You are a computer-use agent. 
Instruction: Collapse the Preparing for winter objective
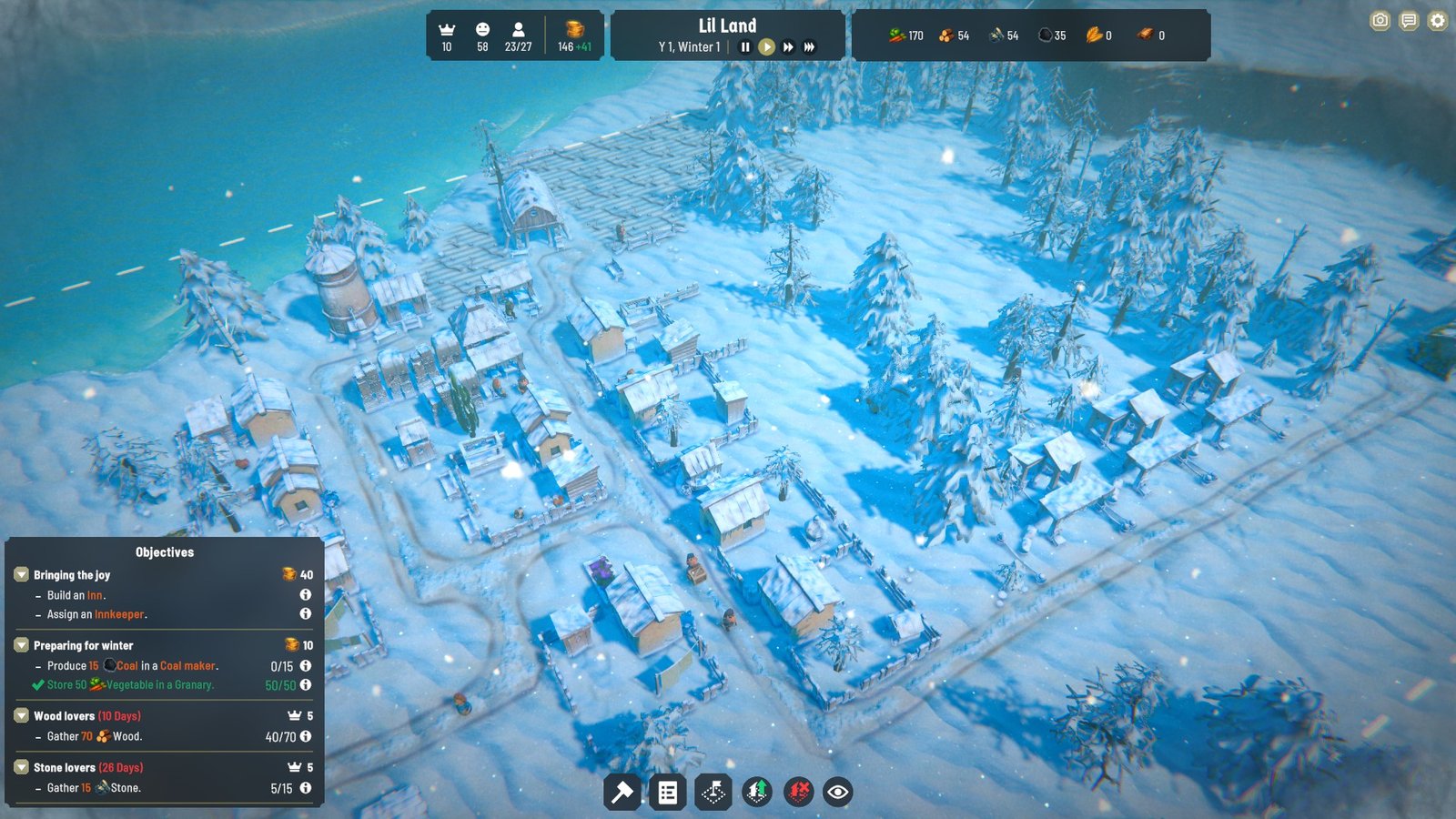[21, 645]
